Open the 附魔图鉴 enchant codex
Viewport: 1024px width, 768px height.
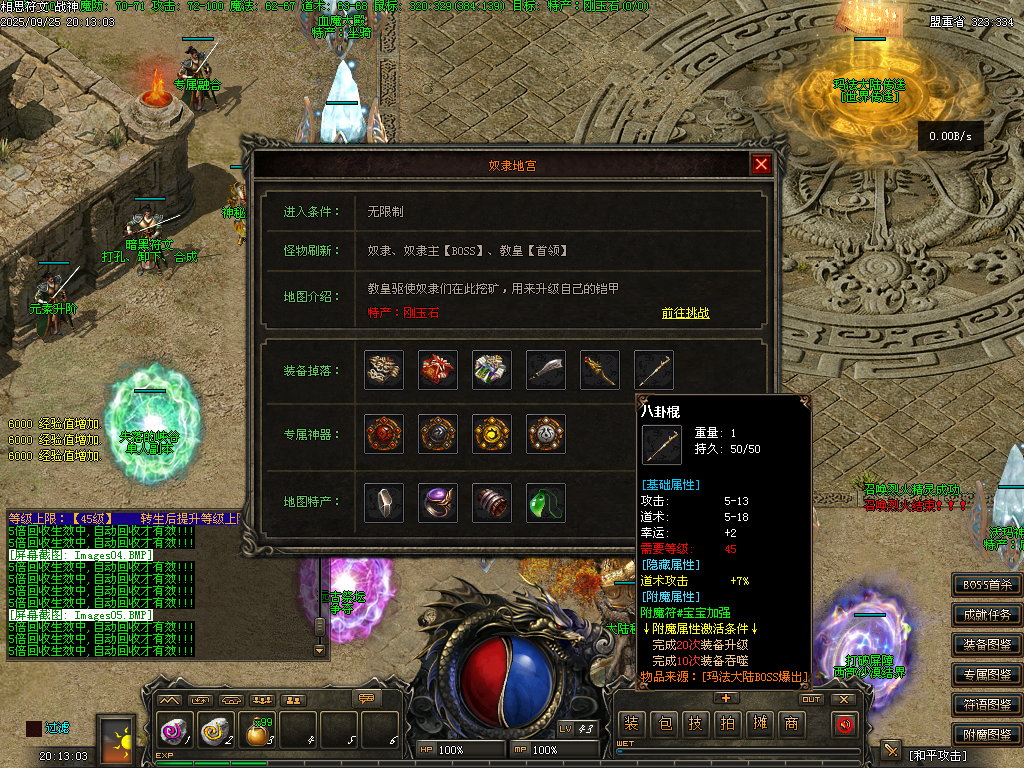tap(987, 735)
